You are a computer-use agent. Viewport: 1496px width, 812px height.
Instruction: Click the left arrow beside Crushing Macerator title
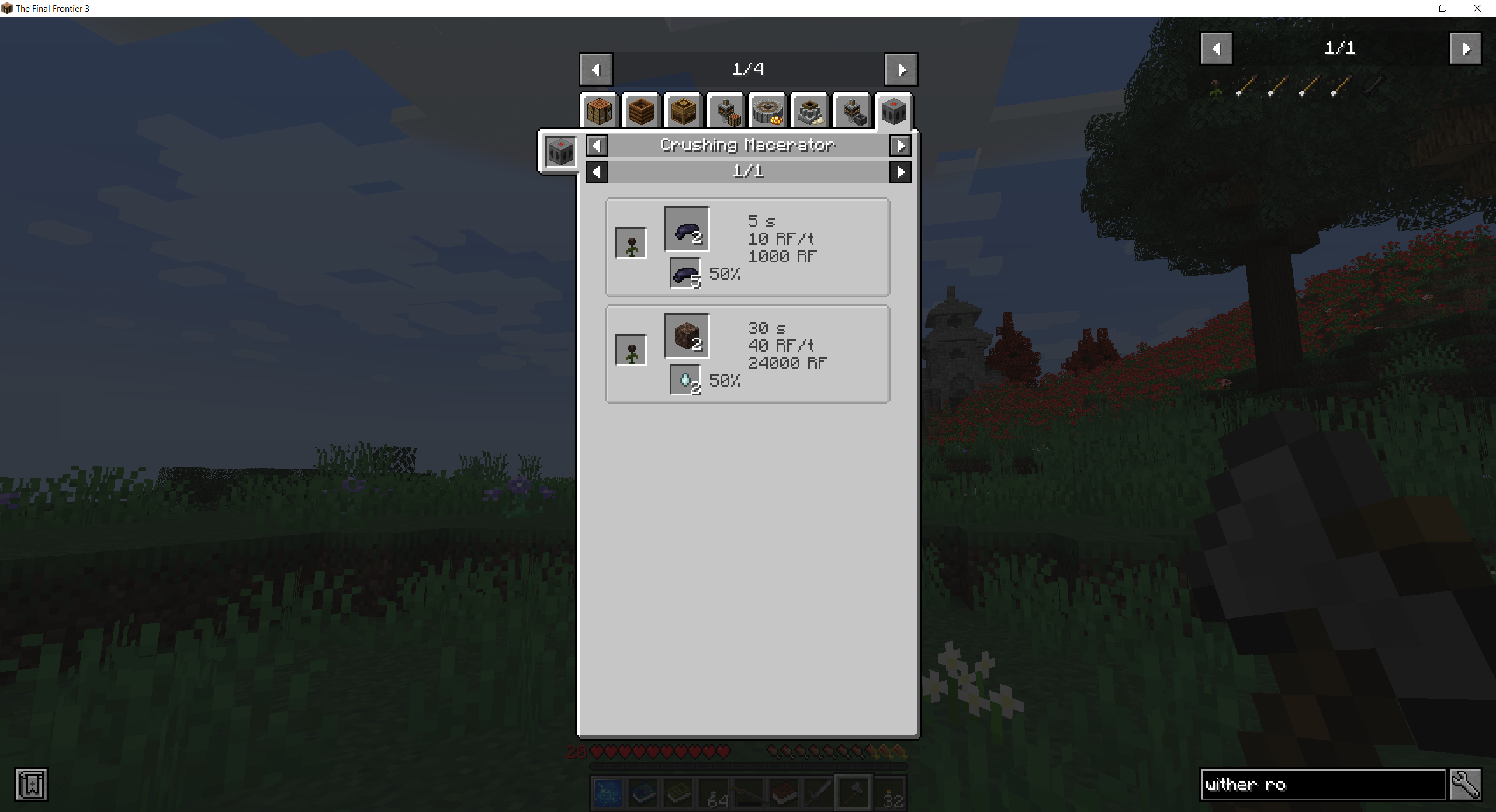[x=597, y=145]
